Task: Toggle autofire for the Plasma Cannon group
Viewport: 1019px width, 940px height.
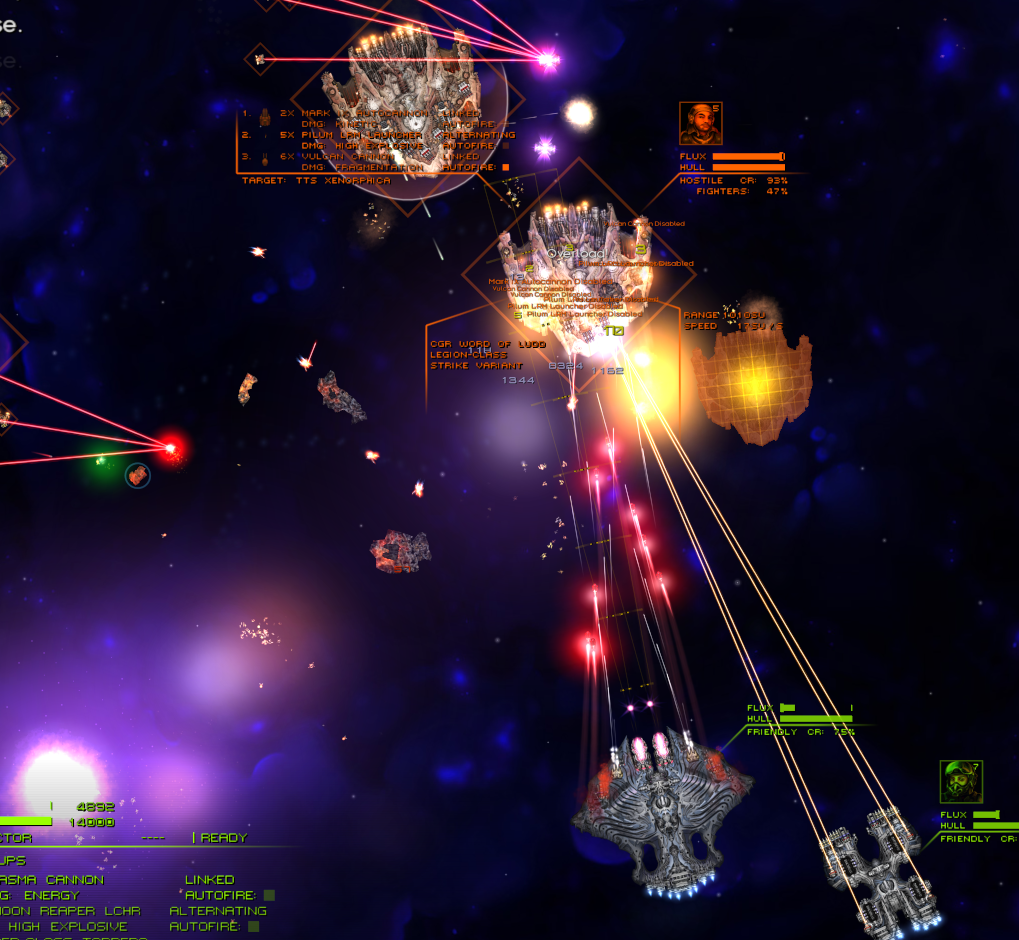Action: click(269, 895)
